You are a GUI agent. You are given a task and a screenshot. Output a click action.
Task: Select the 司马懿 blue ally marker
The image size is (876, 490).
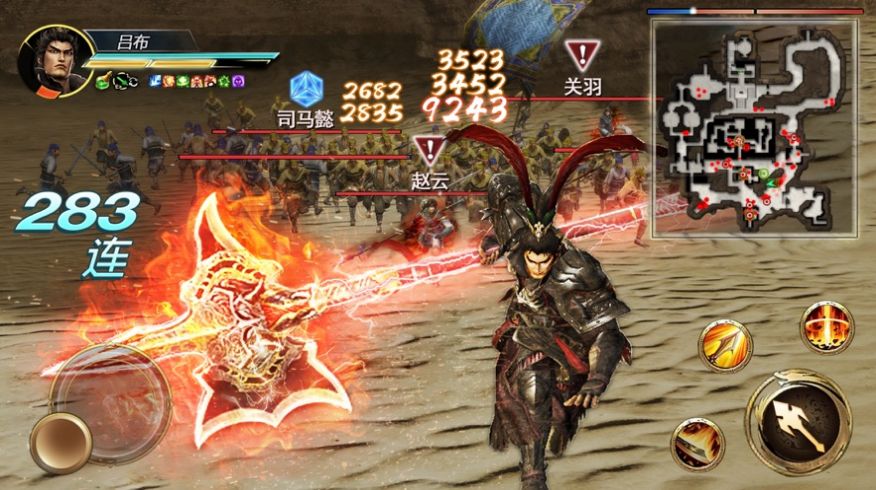(305, 87)
